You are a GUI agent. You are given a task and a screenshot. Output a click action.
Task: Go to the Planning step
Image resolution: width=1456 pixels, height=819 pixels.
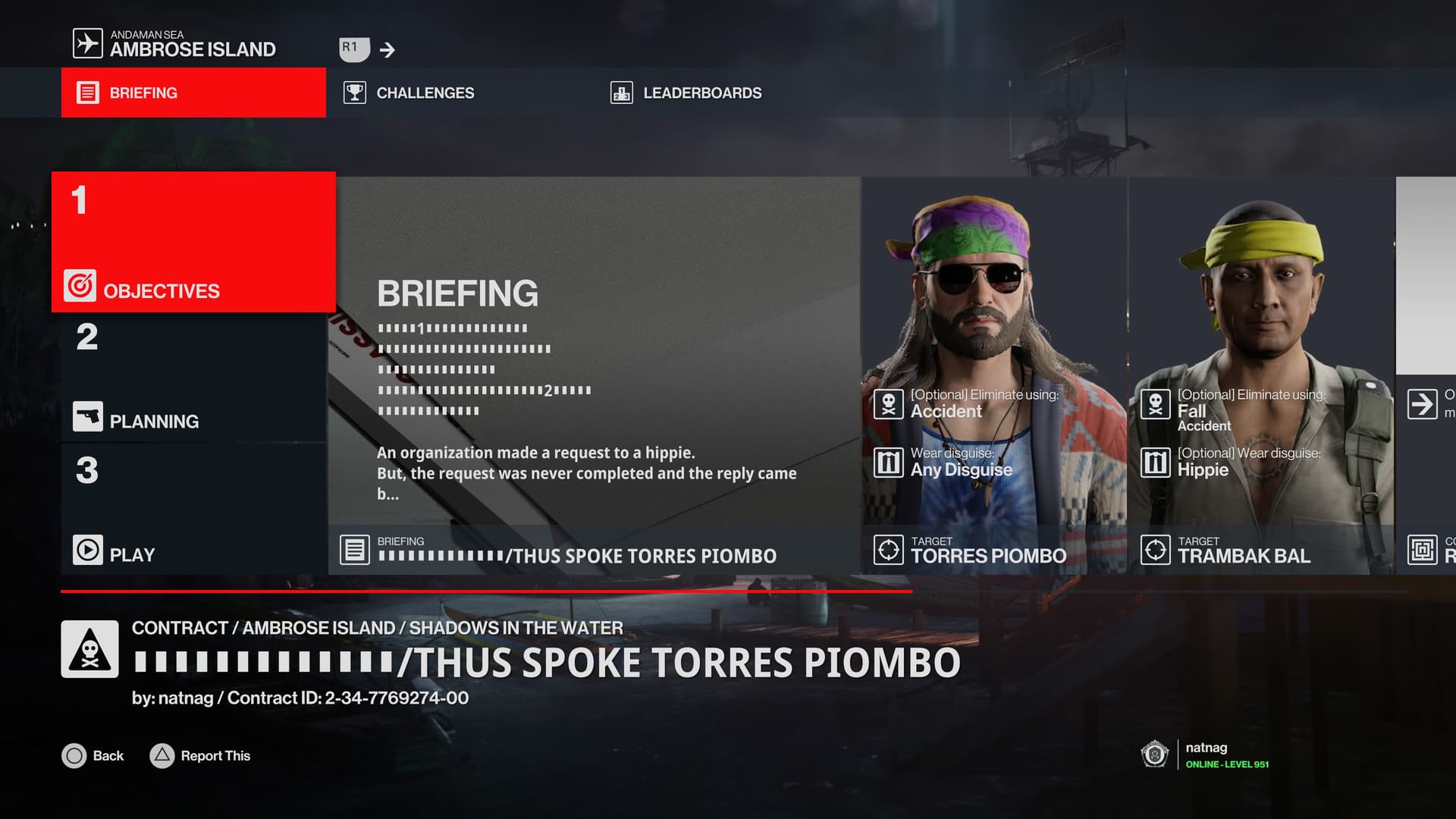point(193,378)
